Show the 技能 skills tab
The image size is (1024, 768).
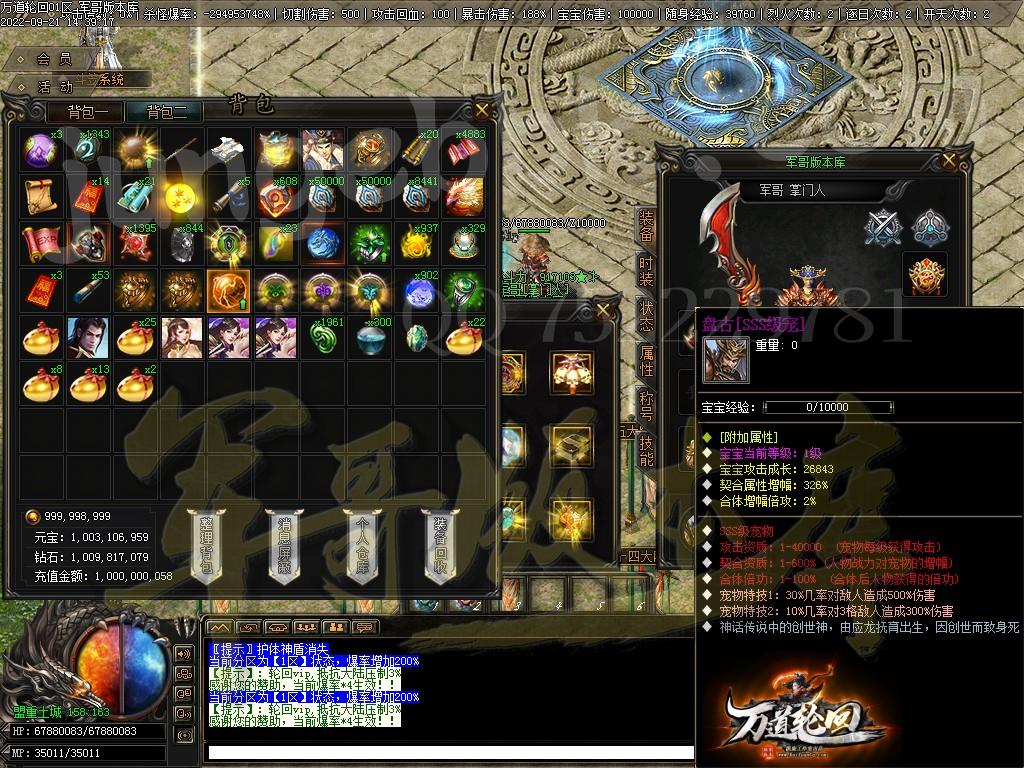tap(646, 450)
